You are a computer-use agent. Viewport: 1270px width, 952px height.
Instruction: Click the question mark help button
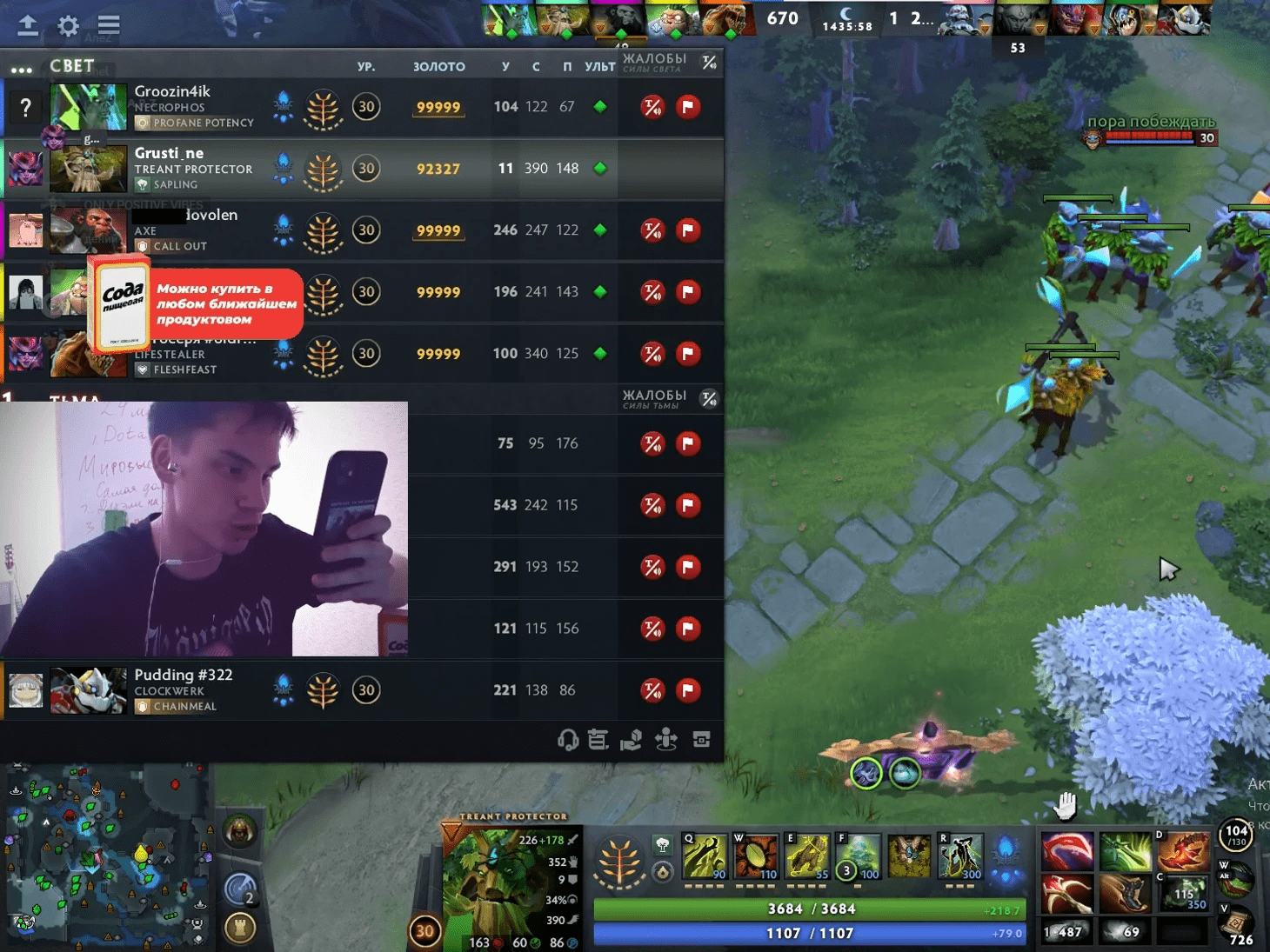click(x=26, y=108)
